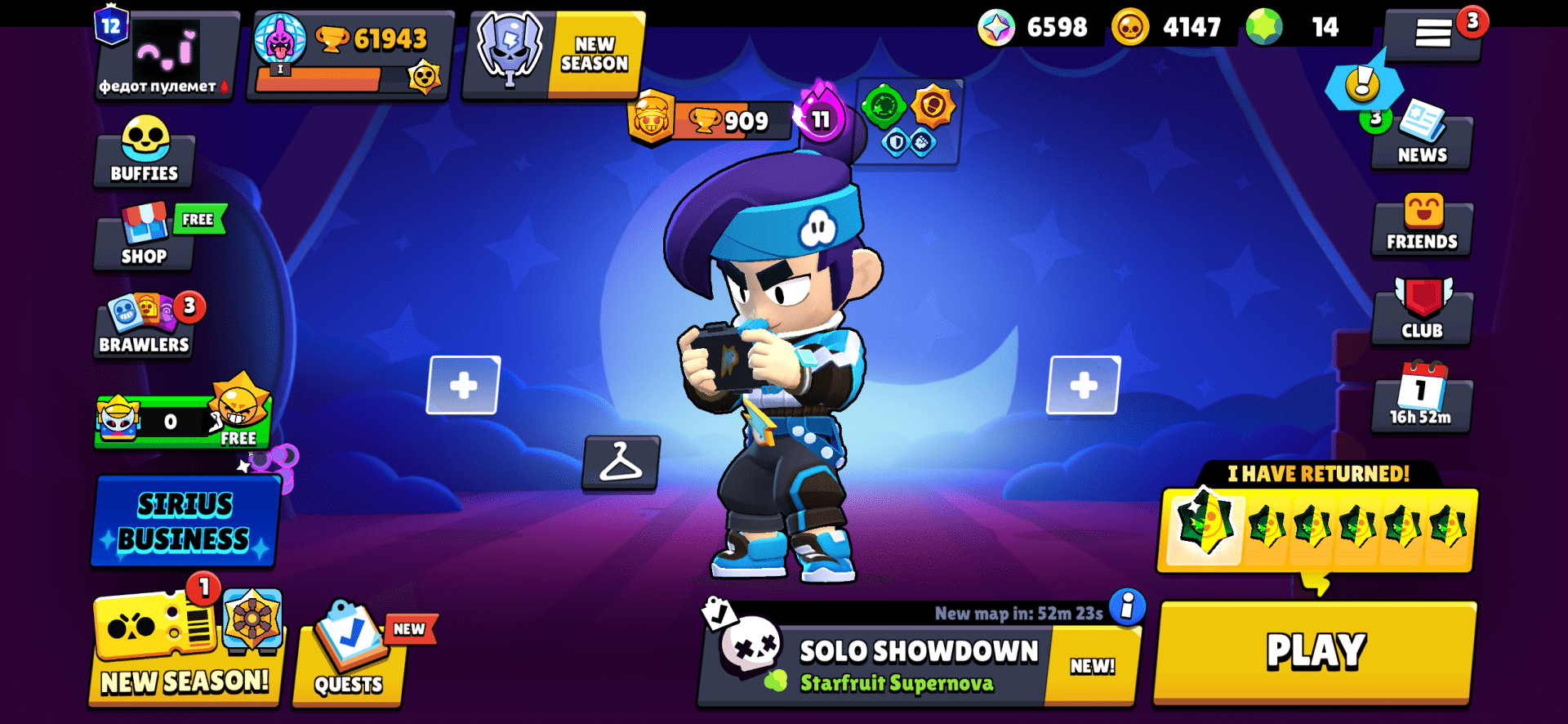Screen dimensions: 1568x724
Task: Open the Shop with the FREE tag
Action: [x=144, y=239]
